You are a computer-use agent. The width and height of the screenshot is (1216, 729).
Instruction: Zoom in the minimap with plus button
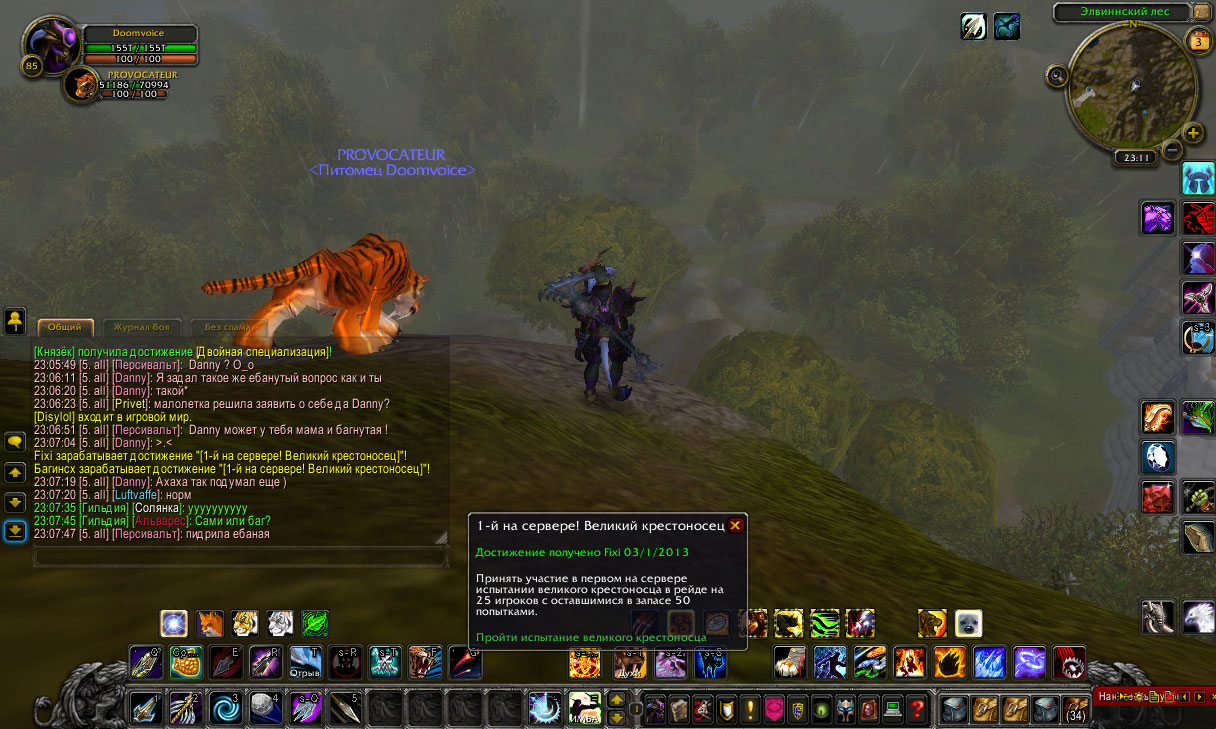[1194, 134]
